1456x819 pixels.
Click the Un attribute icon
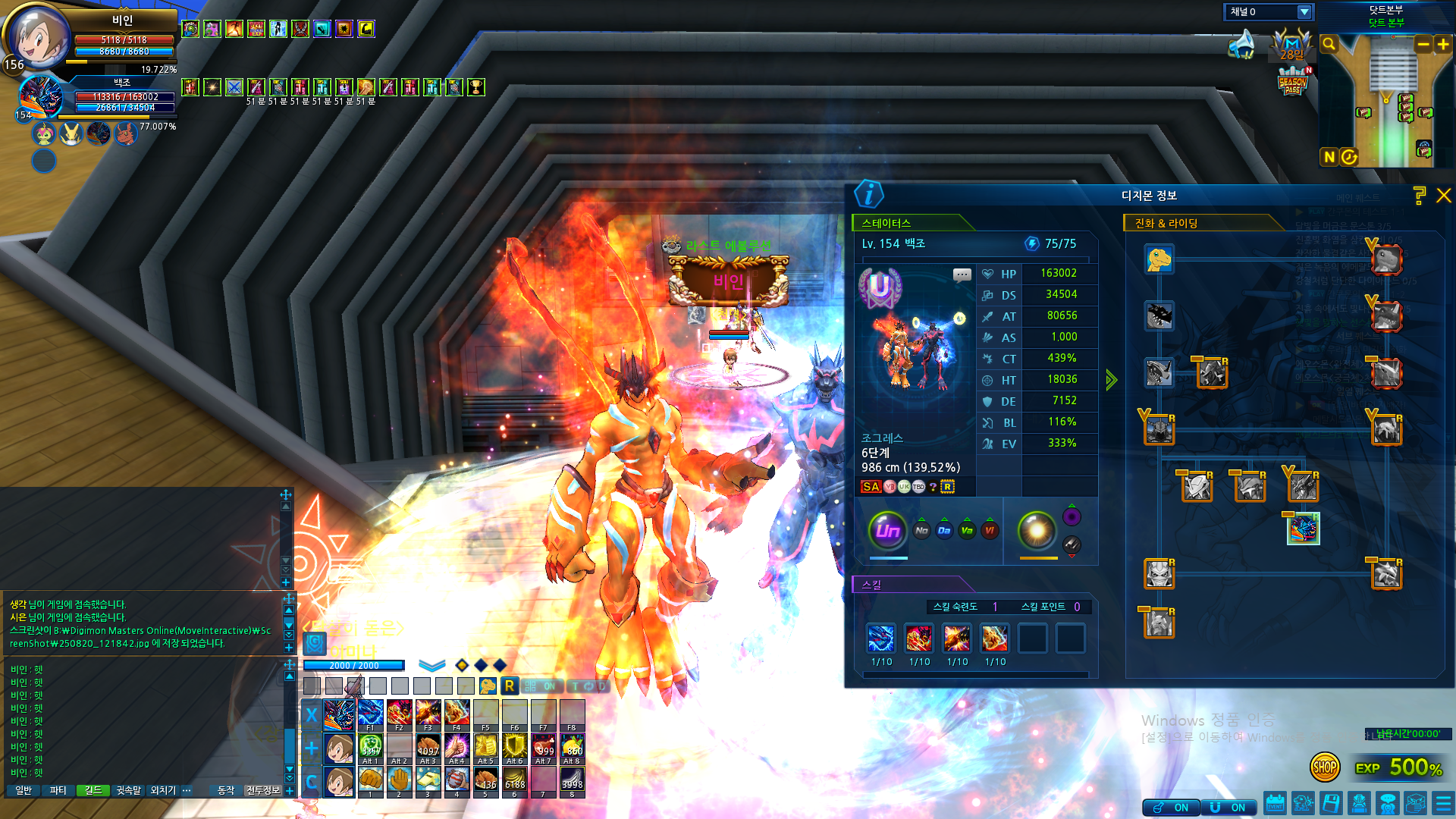888,531
